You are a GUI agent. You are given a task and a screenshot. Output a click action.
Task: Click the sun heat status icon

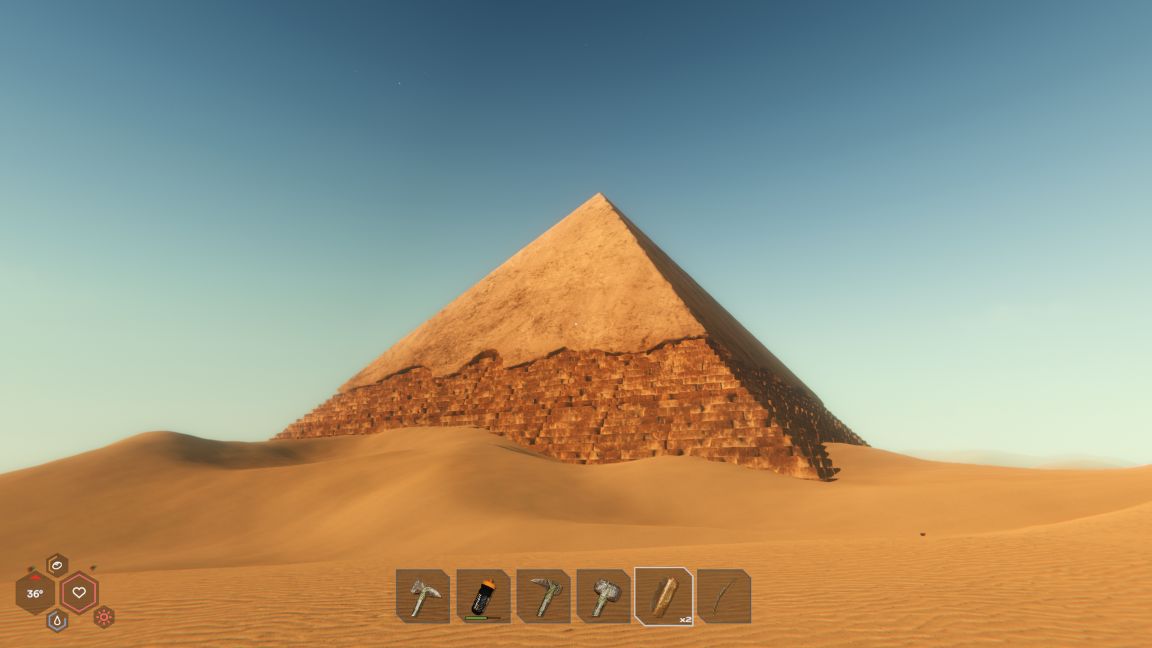104,617
